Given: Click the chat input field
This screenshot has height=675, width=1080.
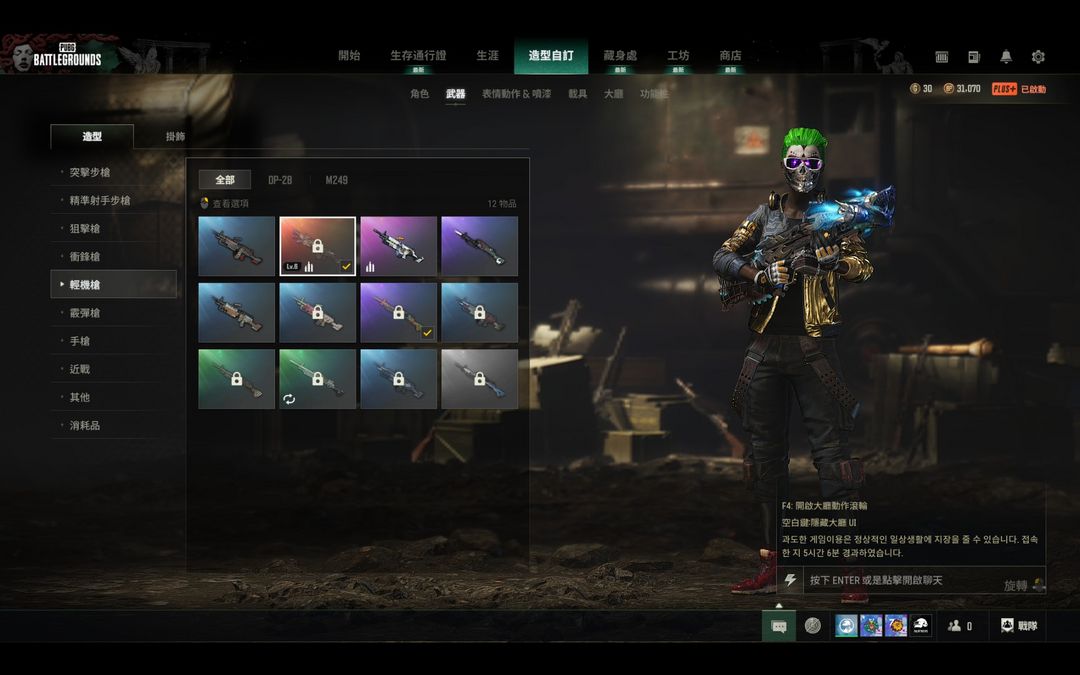Looking at the screenshot, I should [900, 581].
